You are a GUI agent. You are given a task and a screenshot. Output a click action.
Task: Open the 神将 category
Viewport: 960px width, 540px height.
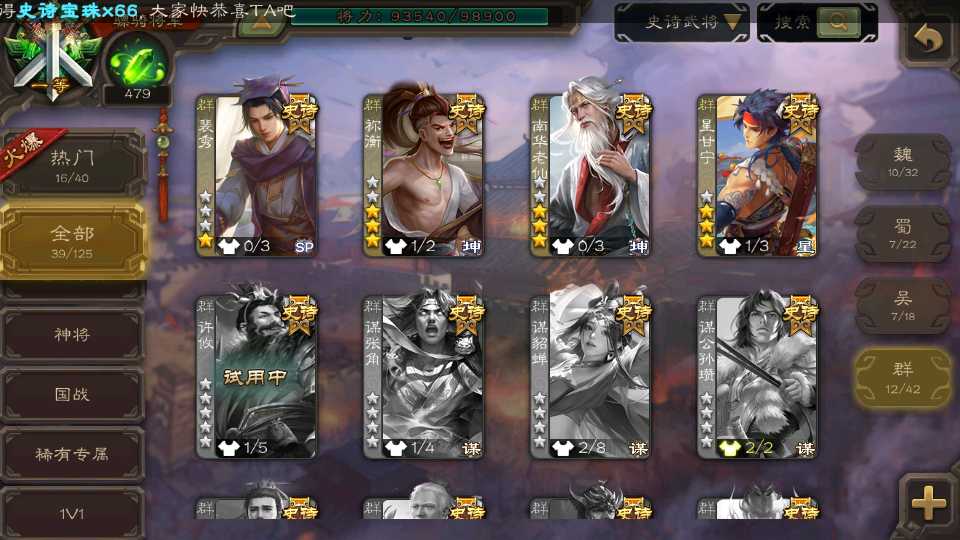click(72, 334)
